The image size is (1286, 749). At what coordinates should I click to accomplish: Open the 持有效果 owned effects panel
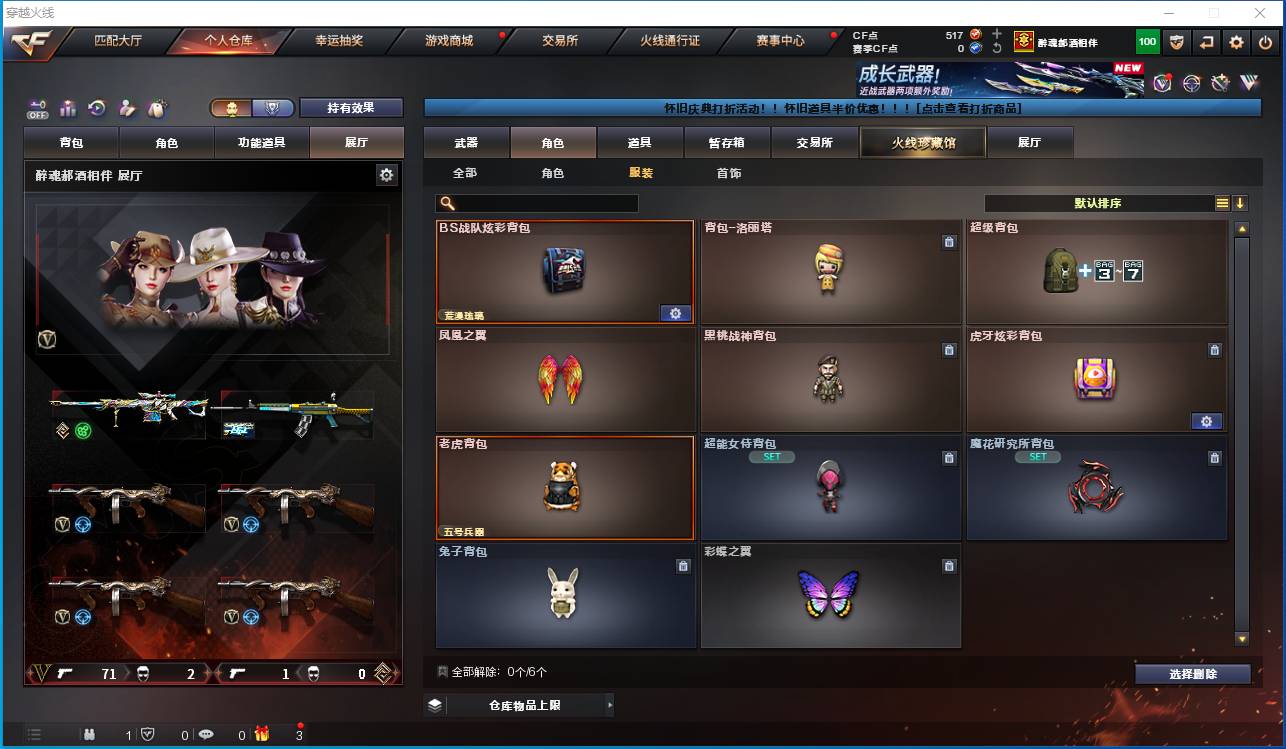pyautogui.click(x=350, y=108)
